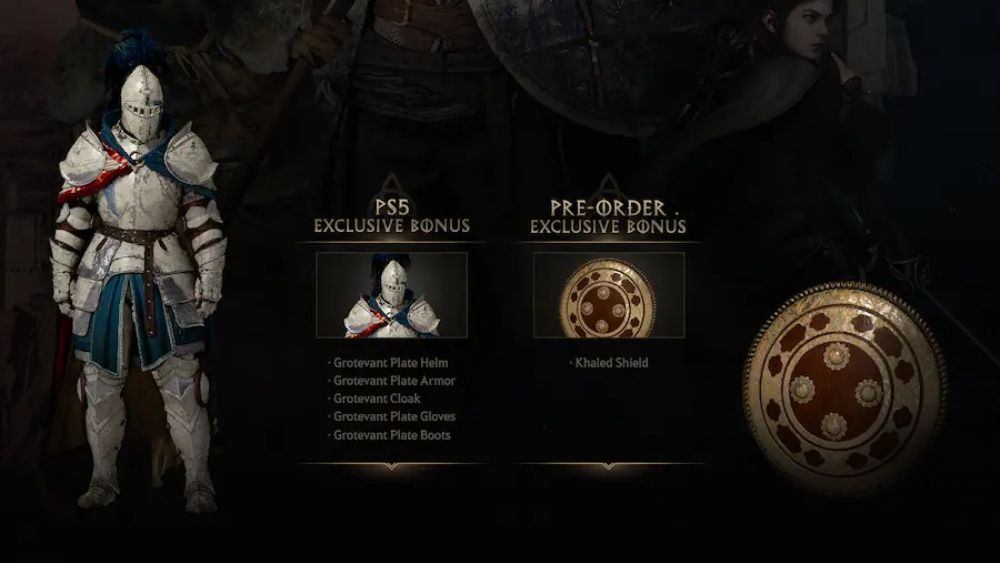Pick the Grotevant Cloak list item
This screenshot has height=563, width=1000.
(x=377, y=399)
